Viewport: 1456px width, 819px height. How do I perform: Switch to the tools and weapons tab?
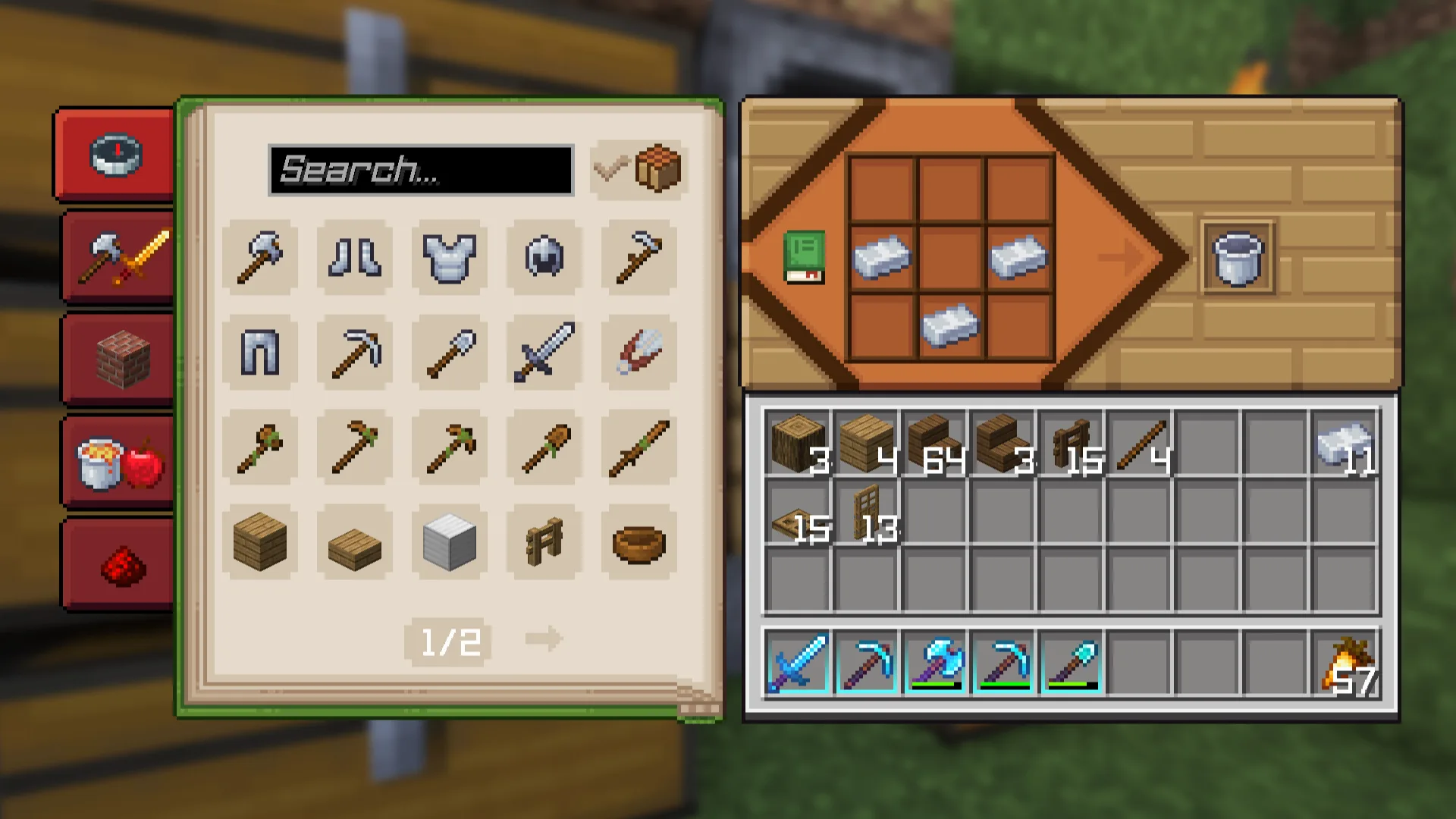pos(120,257)
